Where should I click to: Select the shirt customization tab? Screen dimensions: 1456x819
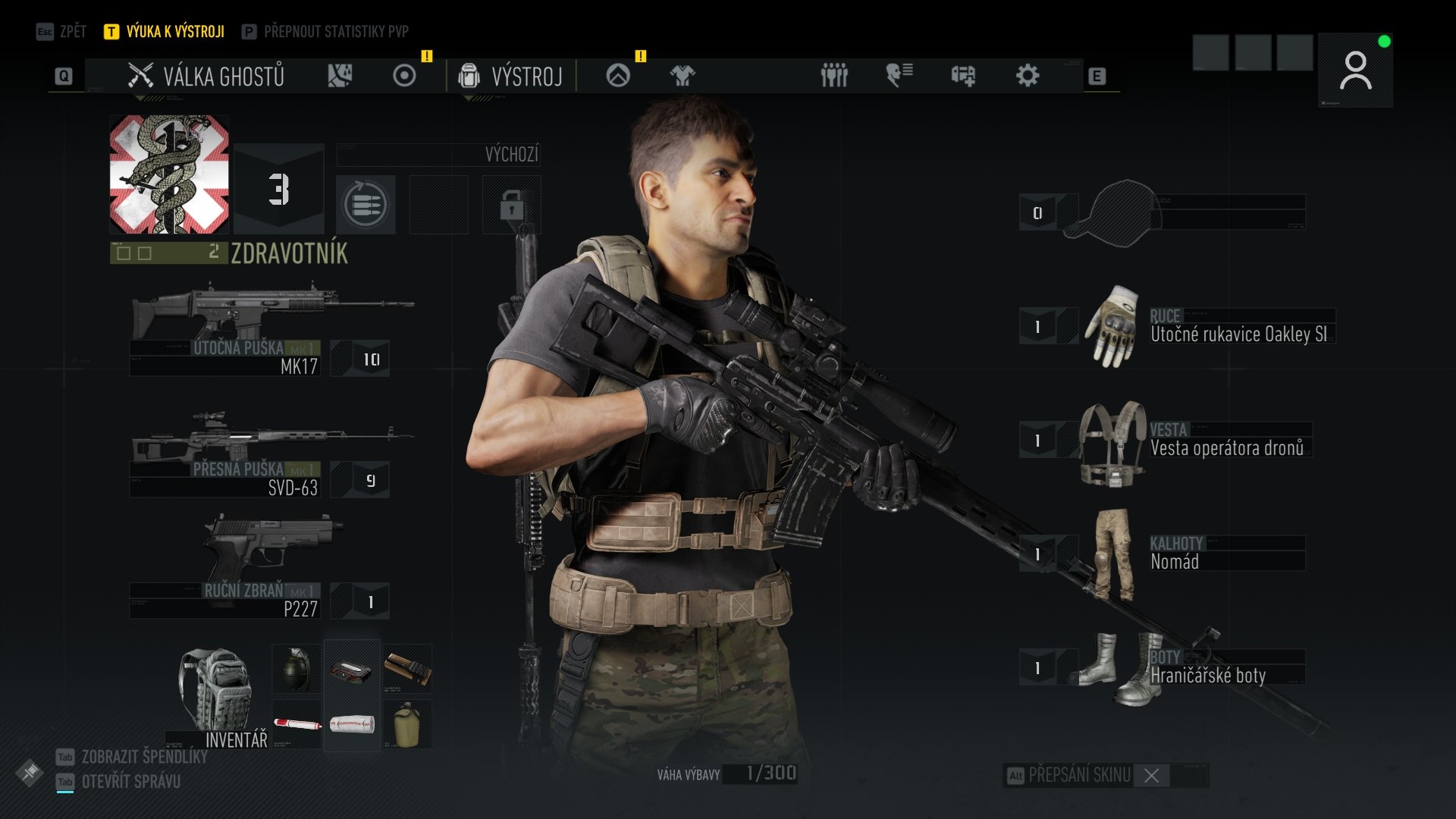point(682,76)
